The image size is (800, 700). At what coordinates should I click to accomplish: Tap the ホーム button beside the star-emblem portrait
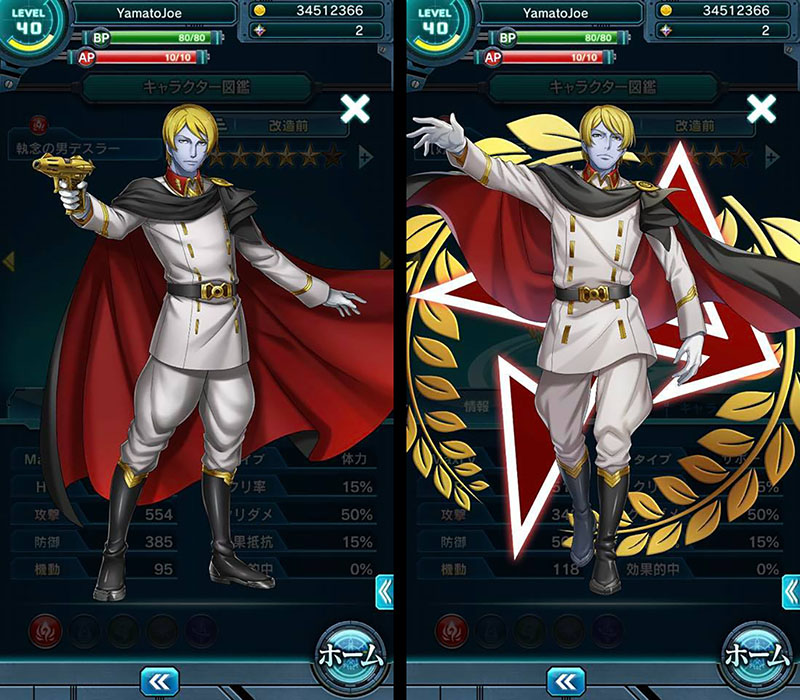758,655
